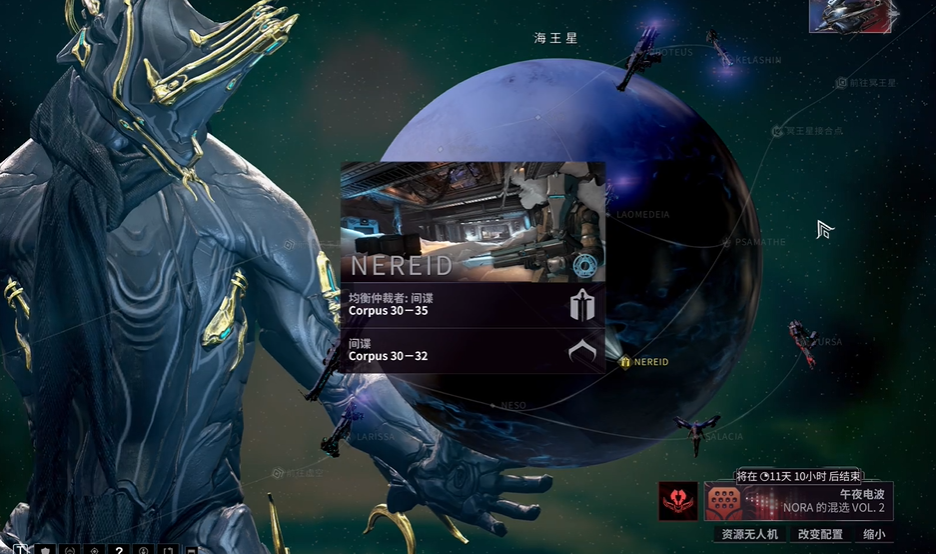Open the 资源无人机 resource drone button

click(750, 535)
